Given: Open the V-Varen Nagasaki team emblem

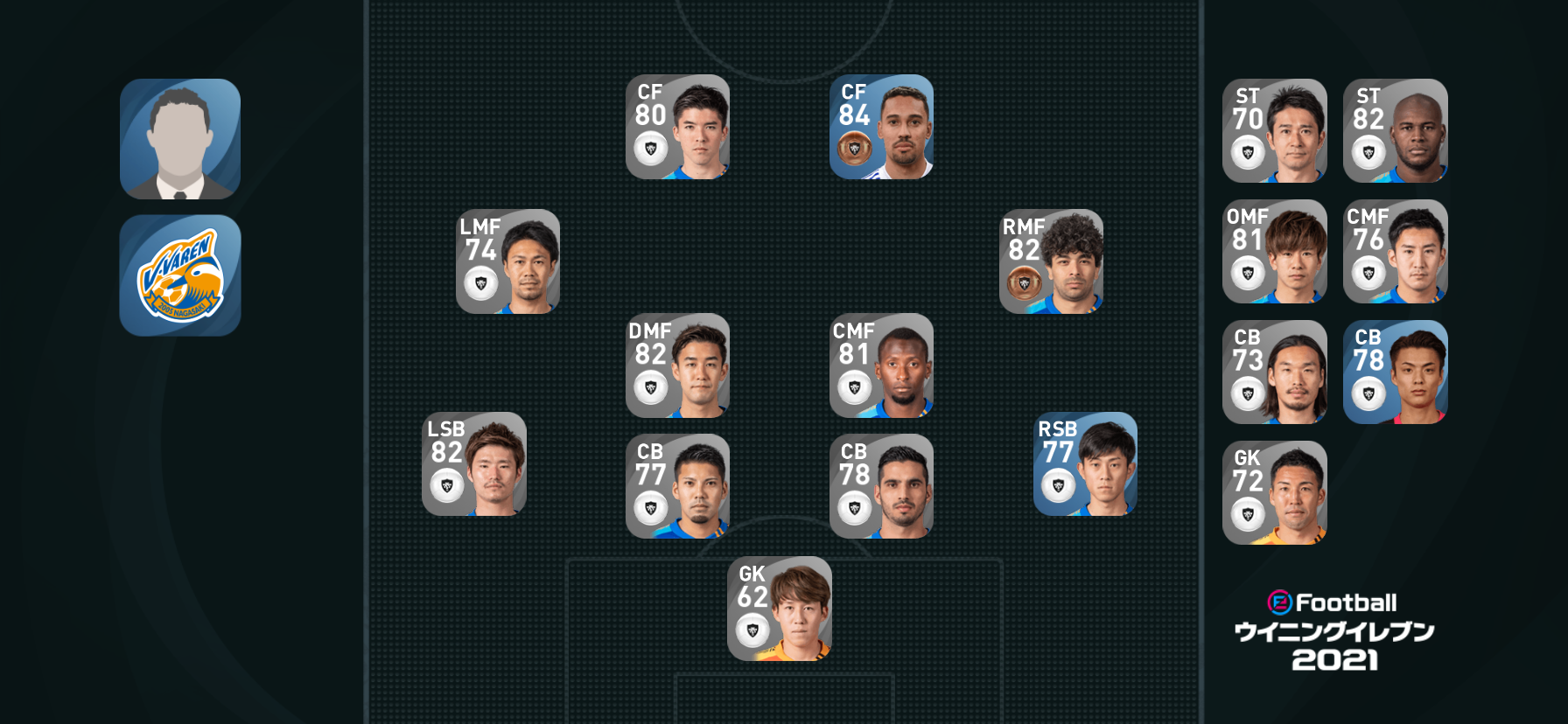Looking at the screenshot, I should click(x=180, y=275).
